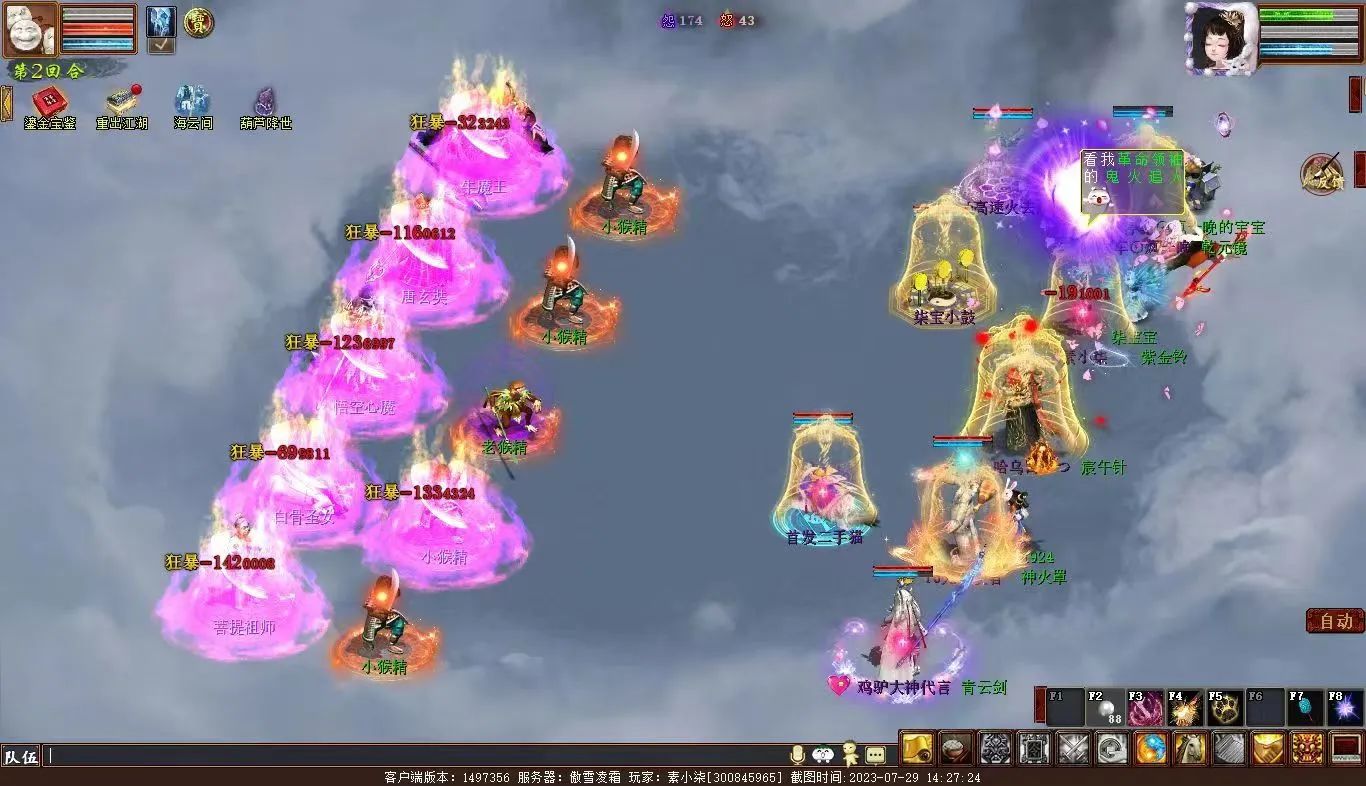This screenshot has height=786, width=1366.
Task: Activate the F5 golden paw skill
Action: tap(1225, 708)
